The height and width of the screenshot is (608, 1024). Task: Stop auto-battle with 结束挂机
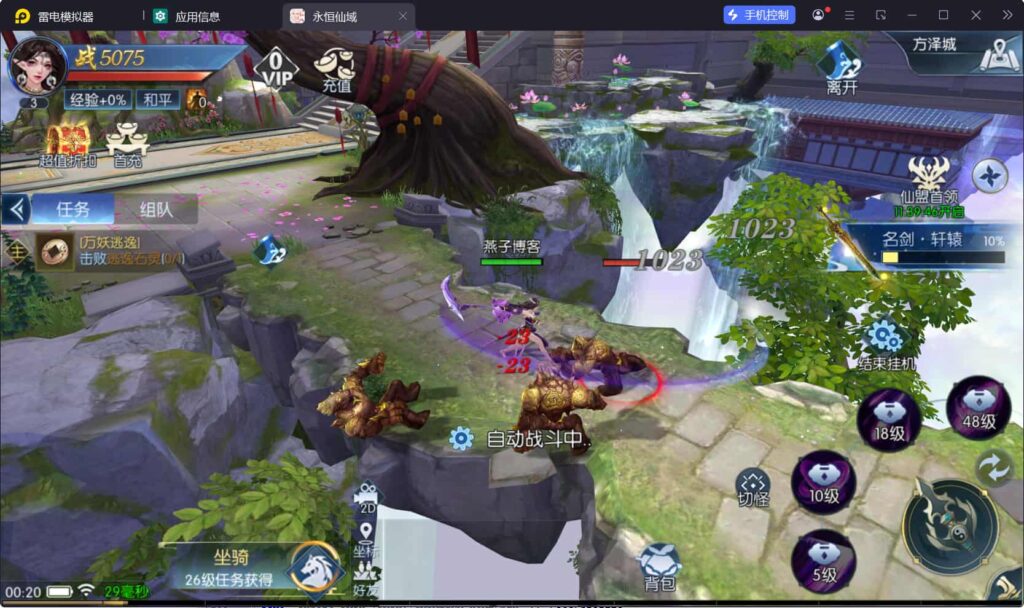(886, 345)
